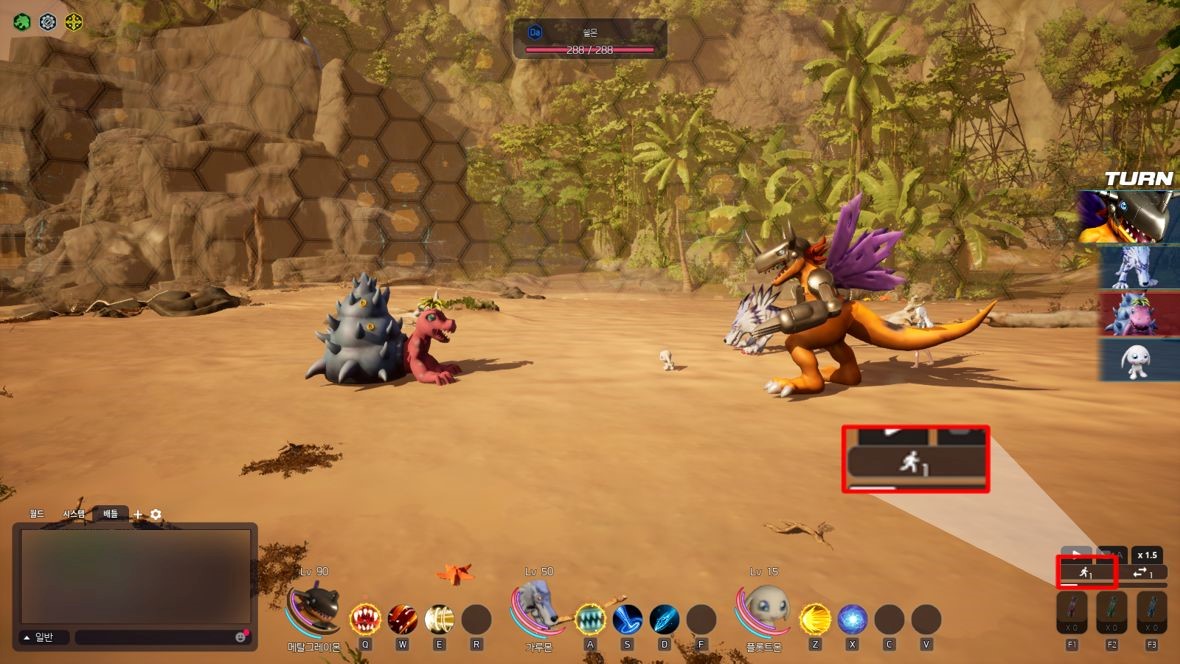Image resolution: width=1180 pixels, height=664 pixels.
Task: Cast the small white Digimon's yellow burst skill
Action: [x=815, y=620]
